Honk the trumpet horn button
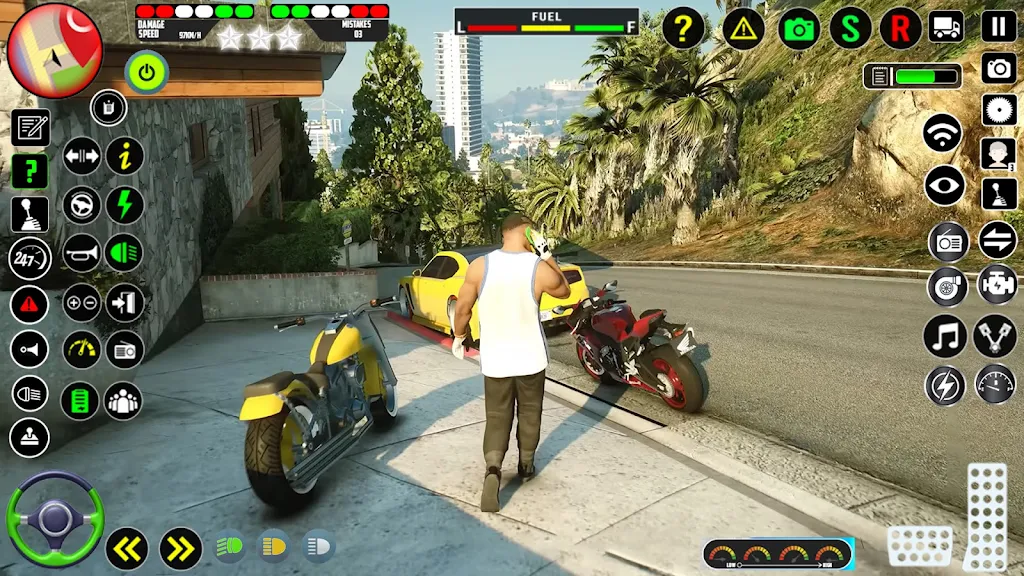This screenshot has height=576, width=1024. pos(82,253)
